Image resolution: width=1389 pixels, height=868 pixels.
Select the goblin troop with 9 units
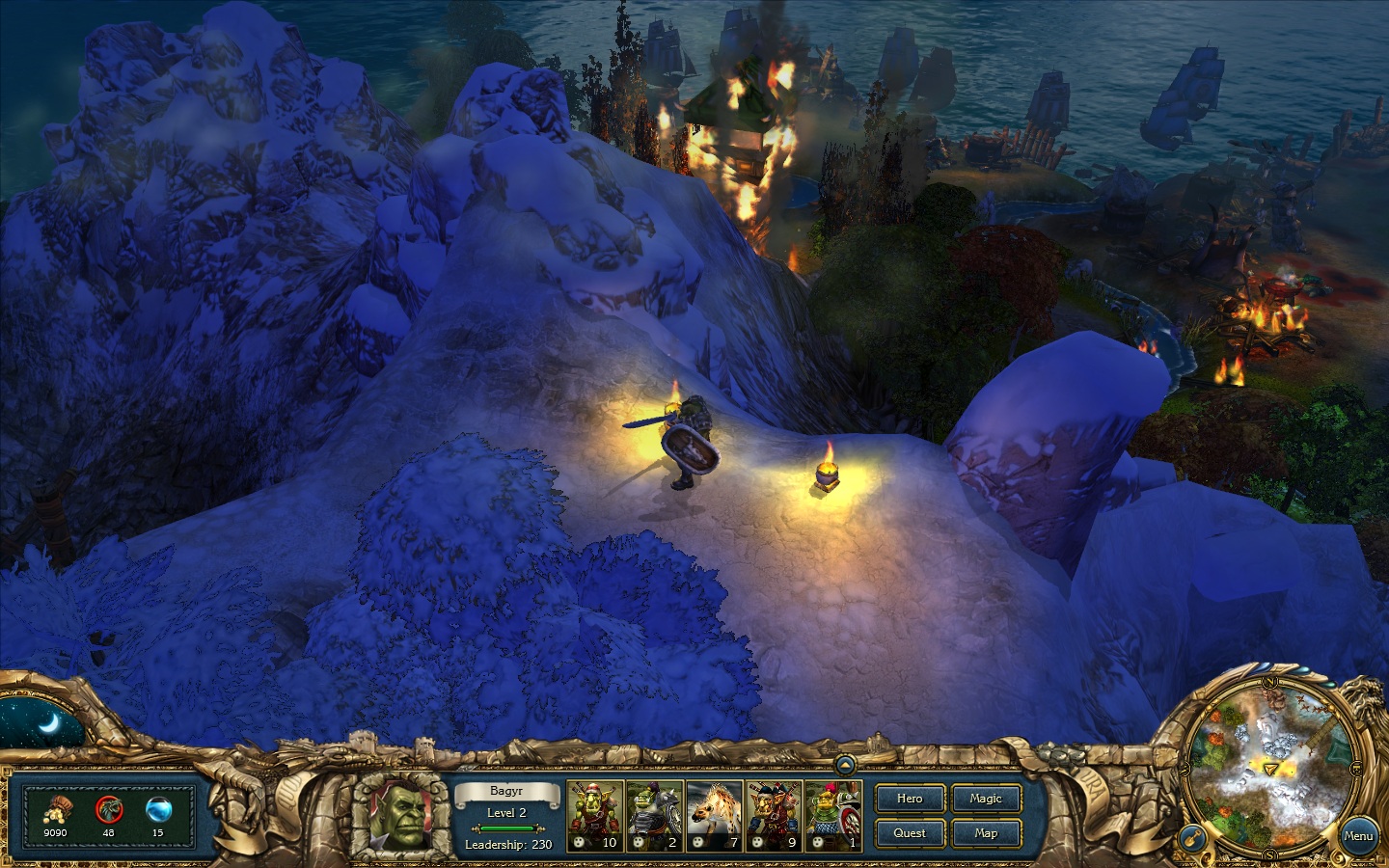coord(774,816)
